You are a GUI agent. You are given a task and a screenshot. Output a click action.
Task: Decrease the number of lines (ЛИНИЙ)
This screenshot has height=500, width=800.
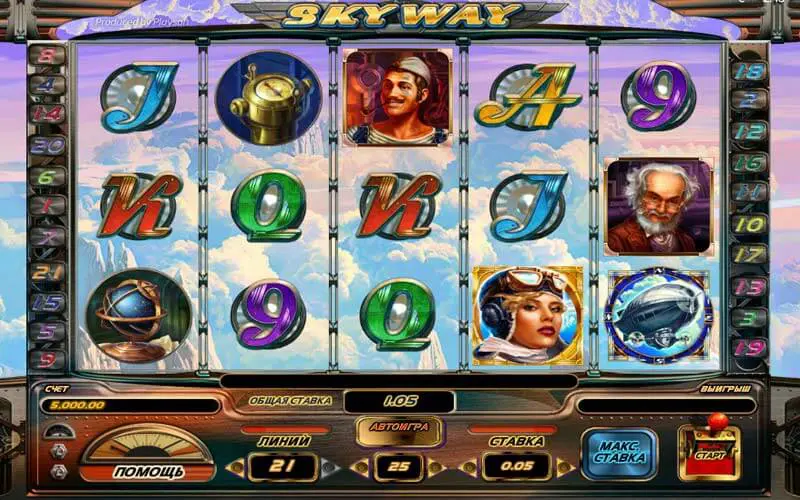[234, 466]
